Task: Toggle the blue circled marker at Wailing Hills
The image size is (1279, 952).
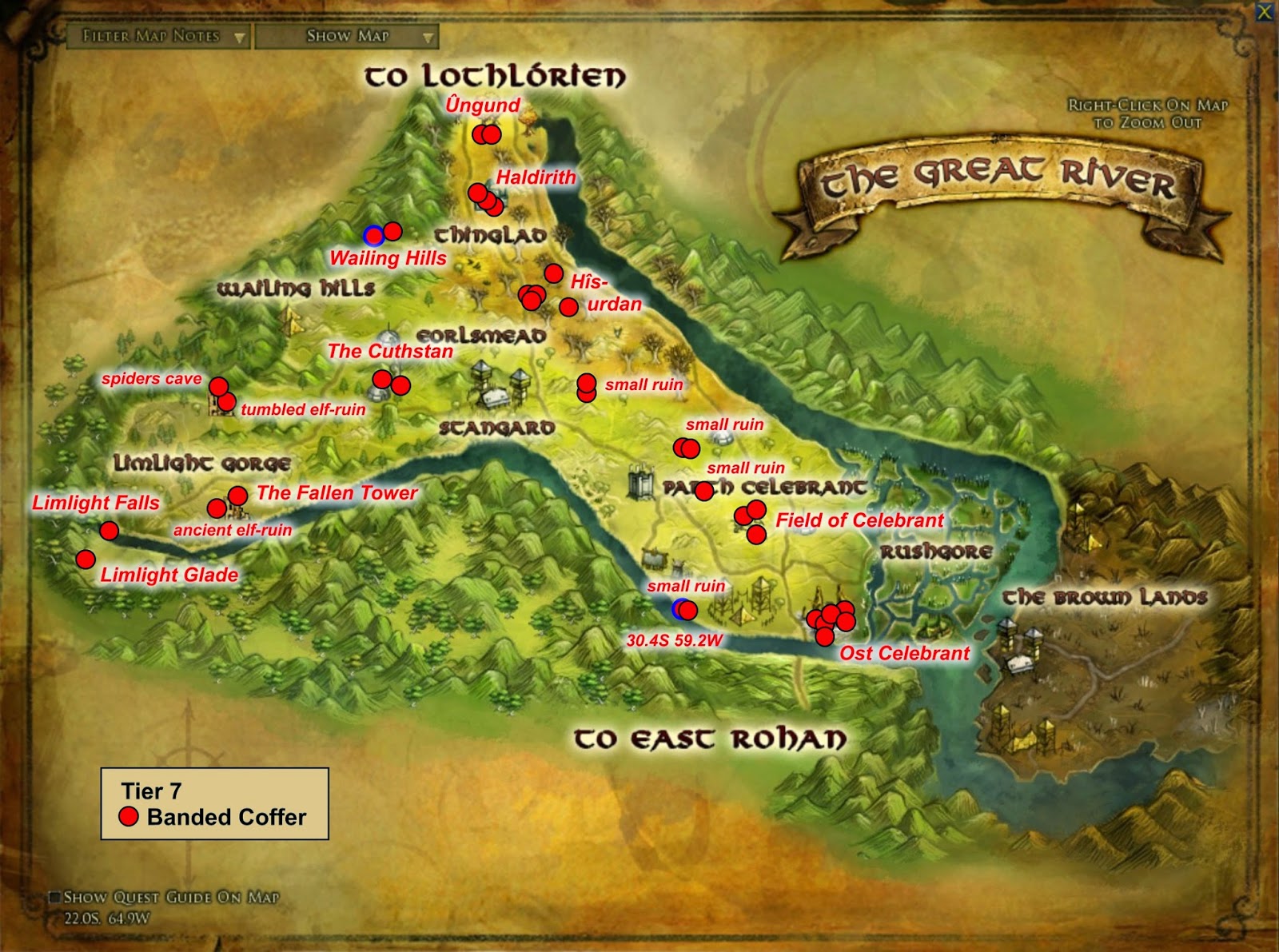Action: pyautogui.click(x=374, y=236)
